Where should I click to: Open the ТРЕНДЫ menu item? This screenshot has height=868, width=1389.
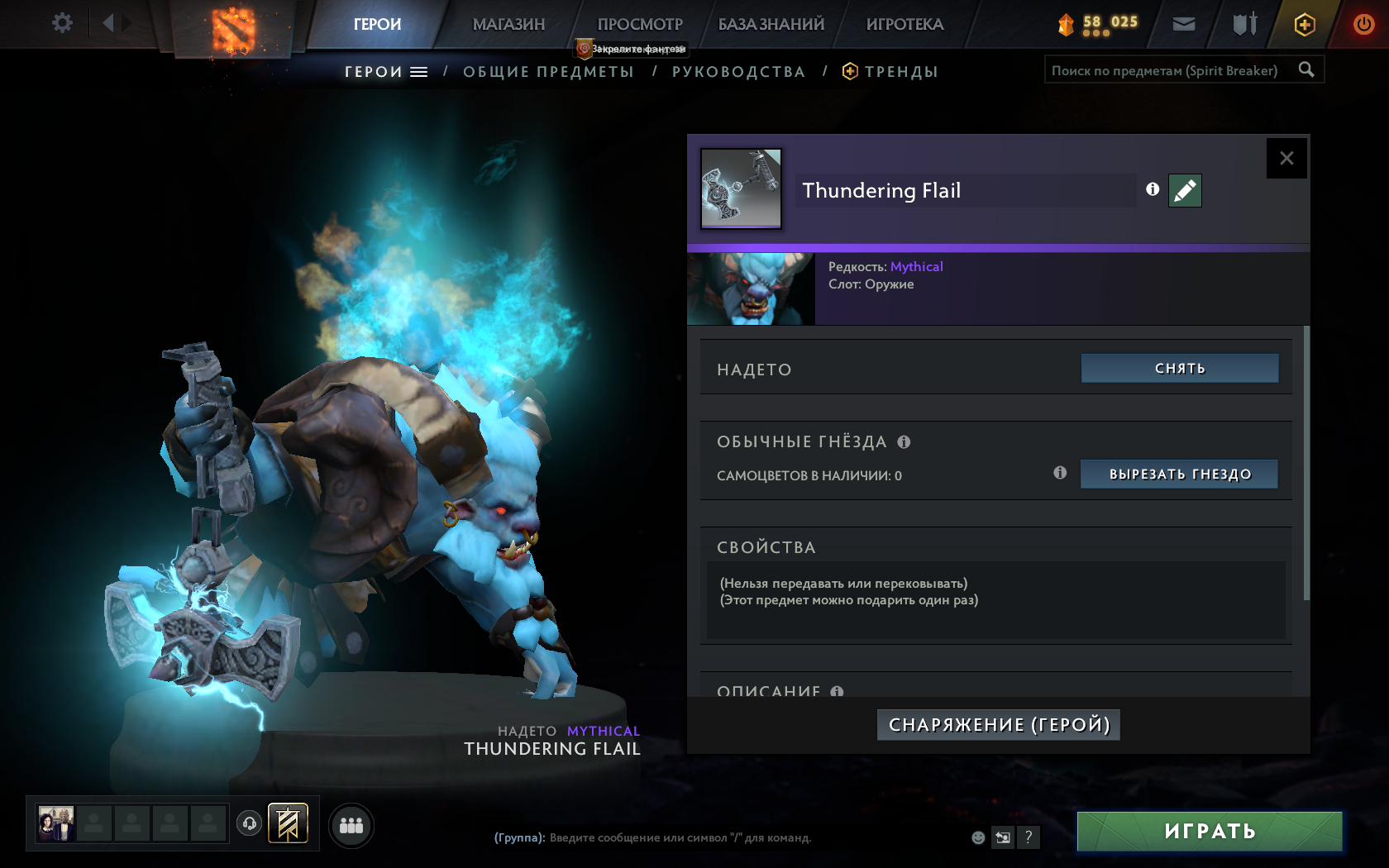(x=901, y=71)
